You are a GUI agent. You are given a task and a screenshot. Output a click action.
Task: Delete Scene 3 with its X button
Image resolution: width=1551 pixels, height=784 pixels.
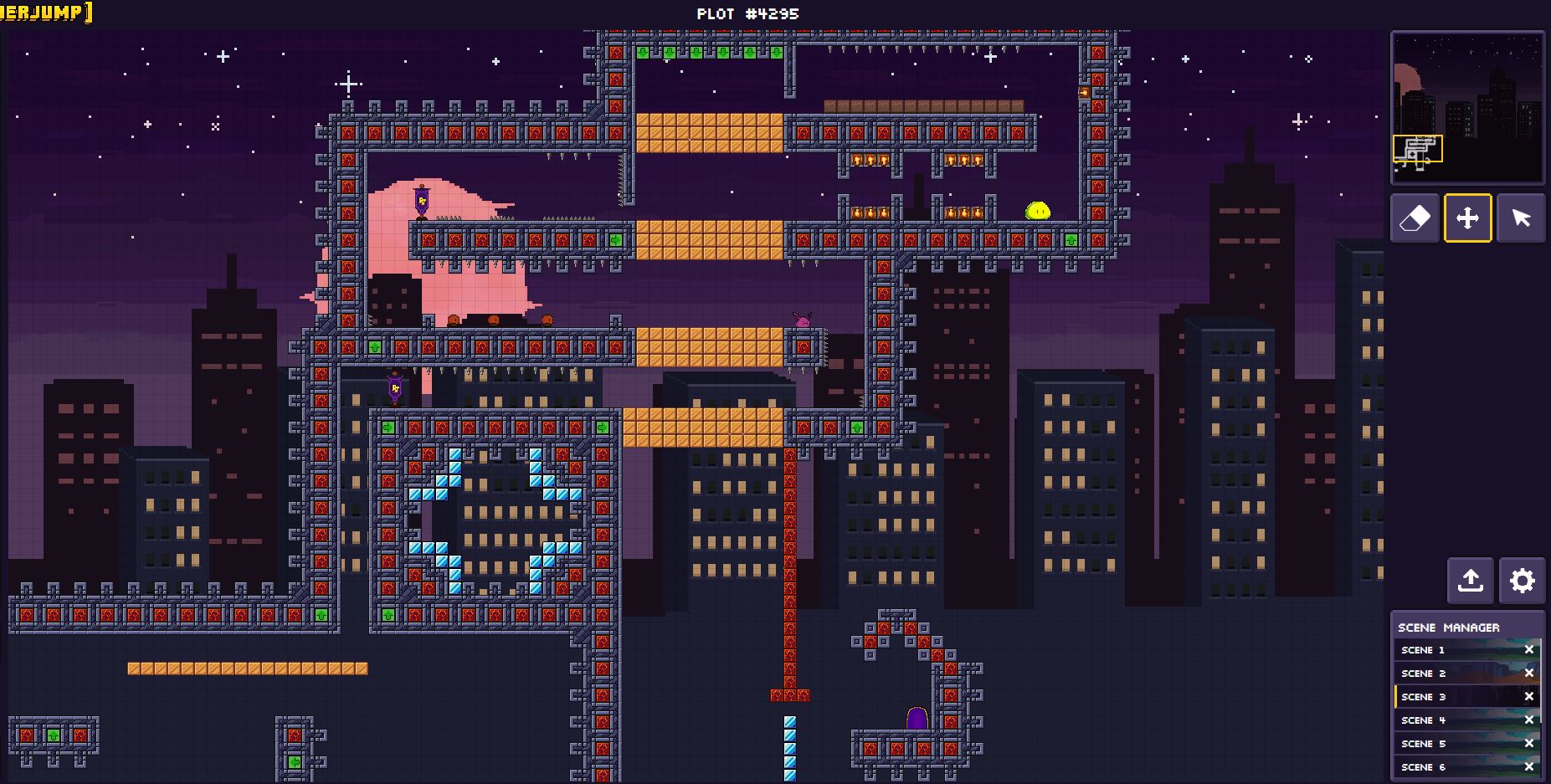point(1529,697)
